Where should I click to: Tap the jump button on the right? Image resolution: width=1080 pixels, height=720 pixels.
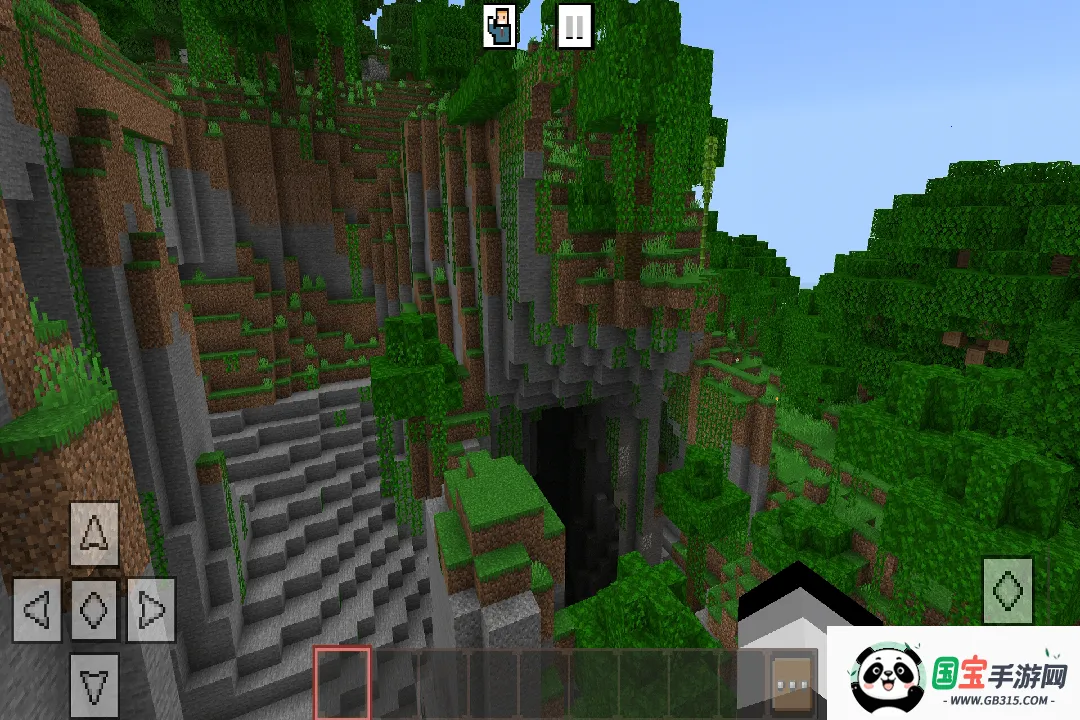tap(1007, 590)
